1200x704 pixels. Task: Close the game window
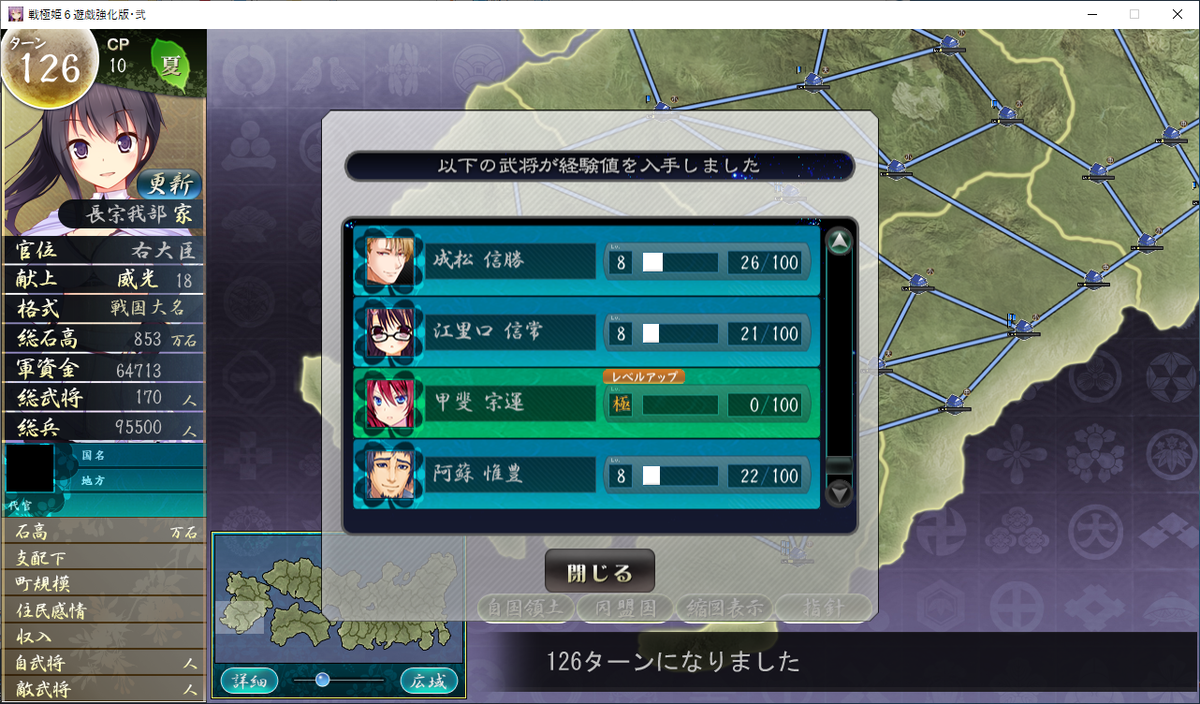tap(1176, 14)
